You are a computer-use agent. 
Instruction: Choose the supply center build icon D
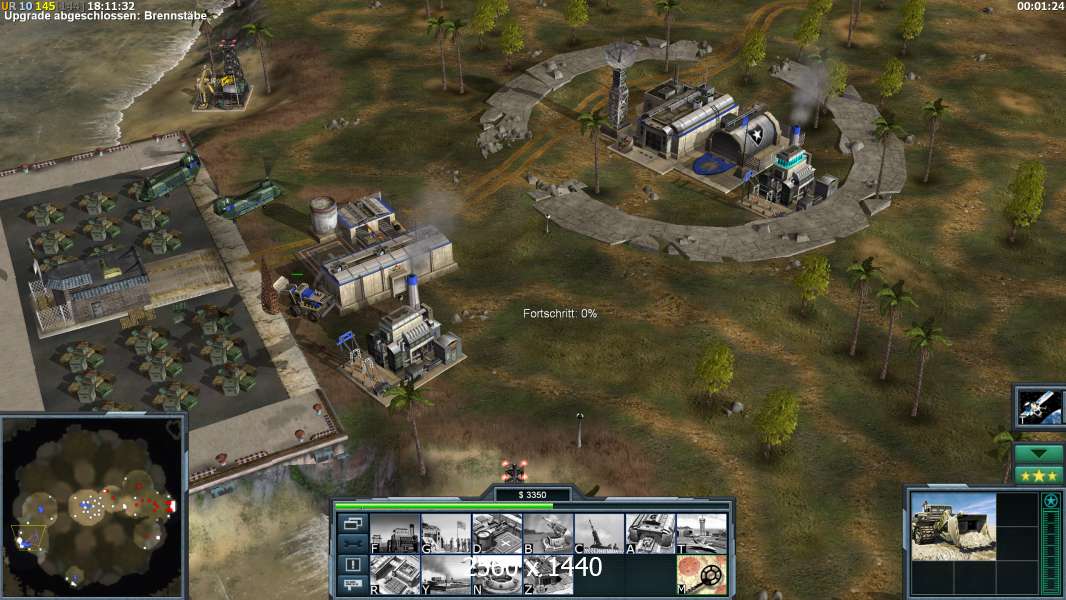coord(497,533)
